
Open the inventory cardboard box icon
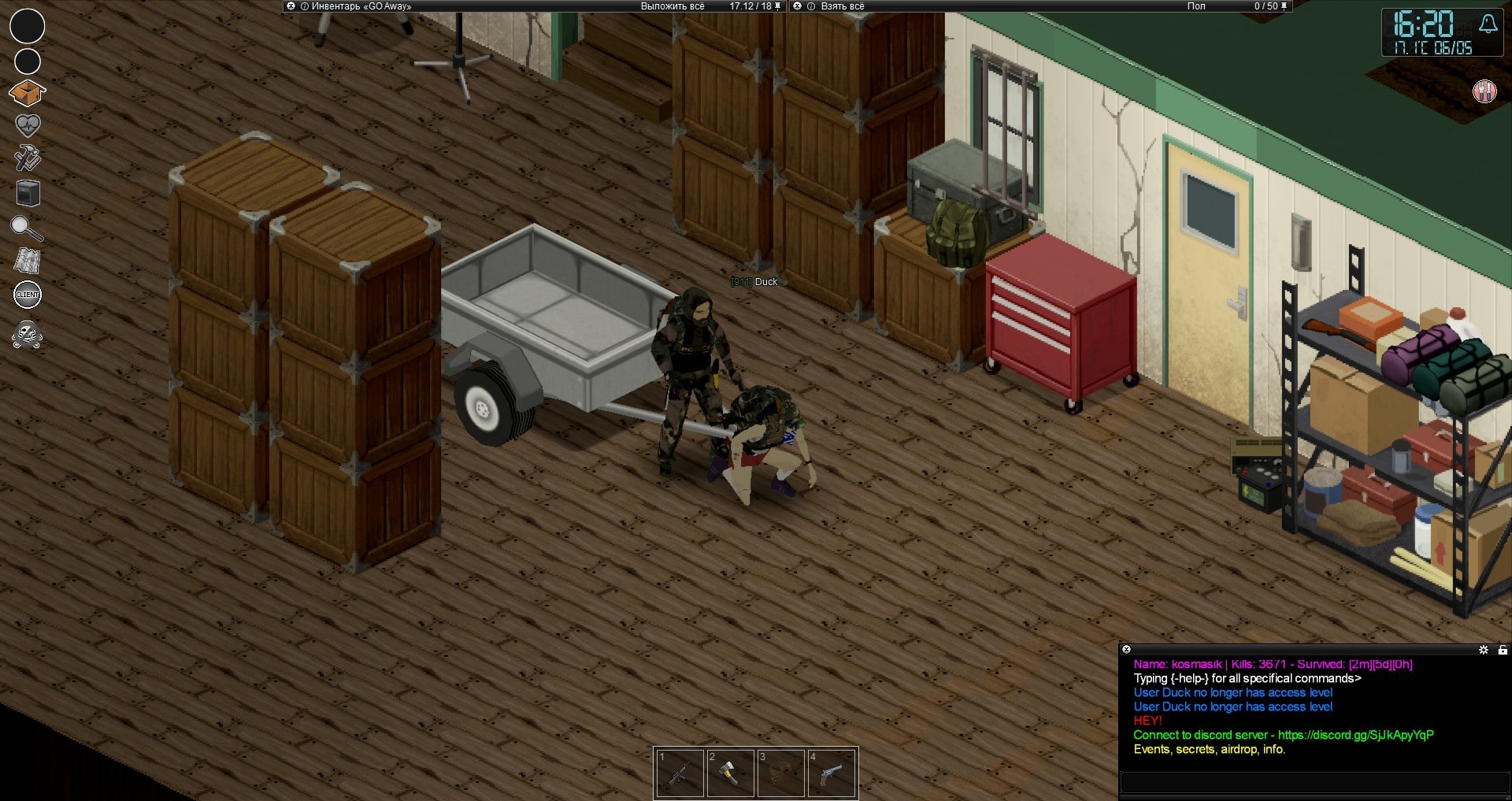click(x=27, y=94)
